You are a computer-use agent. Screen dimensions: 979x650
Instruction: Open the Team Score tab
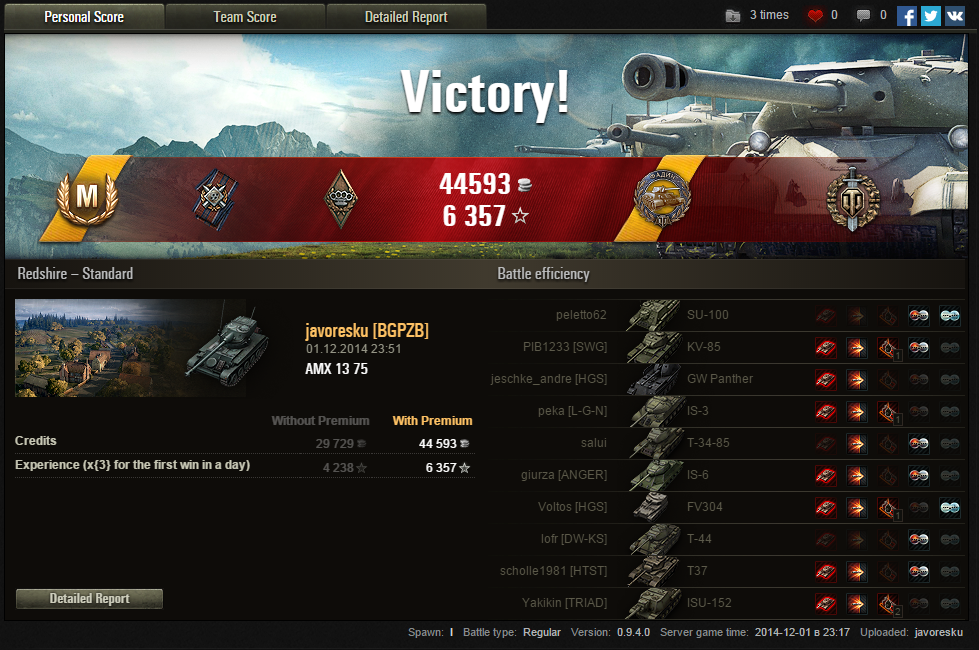(x=245, y=16)
